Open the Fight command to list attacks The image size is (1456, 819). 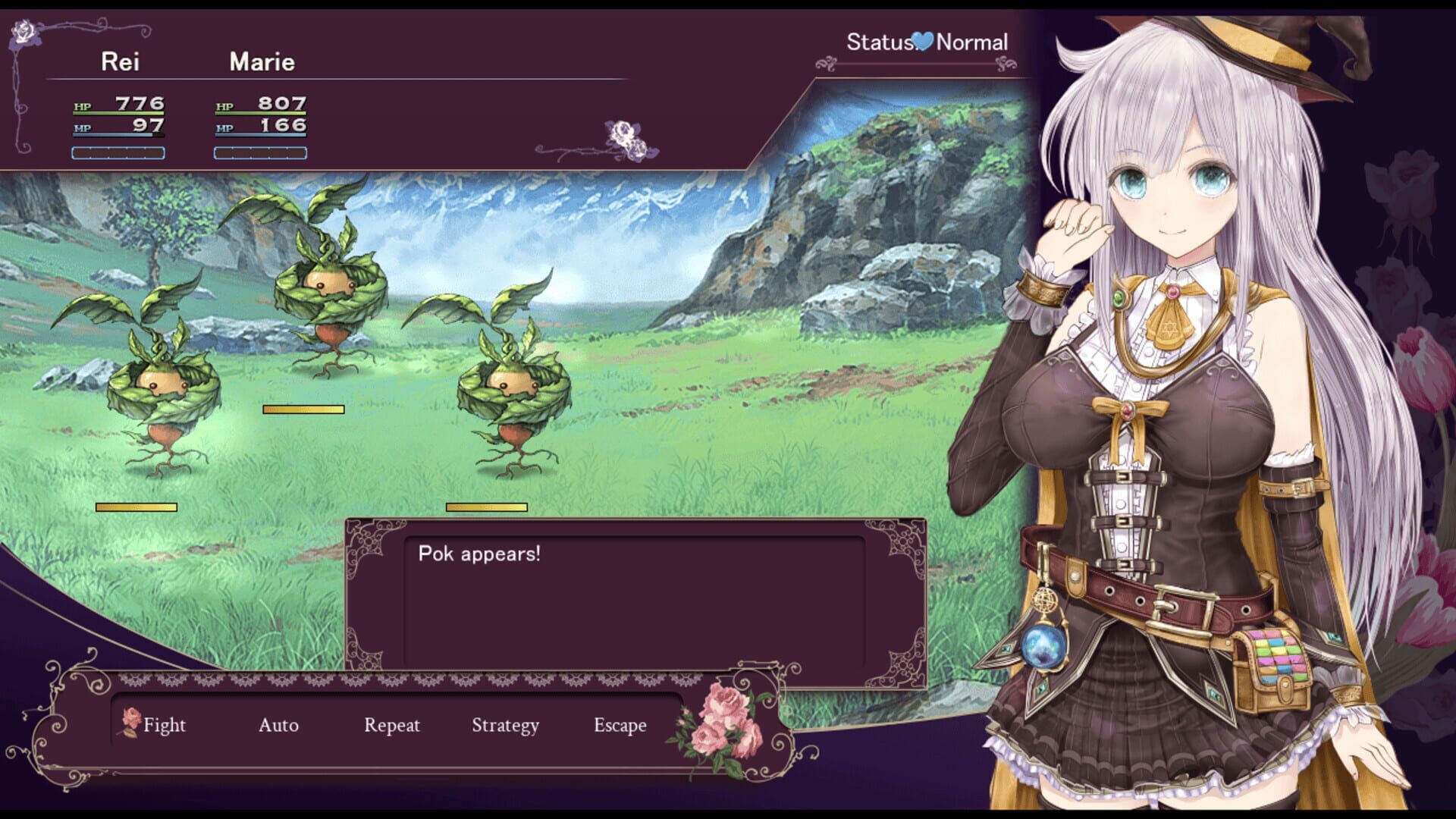pos(167,725)
